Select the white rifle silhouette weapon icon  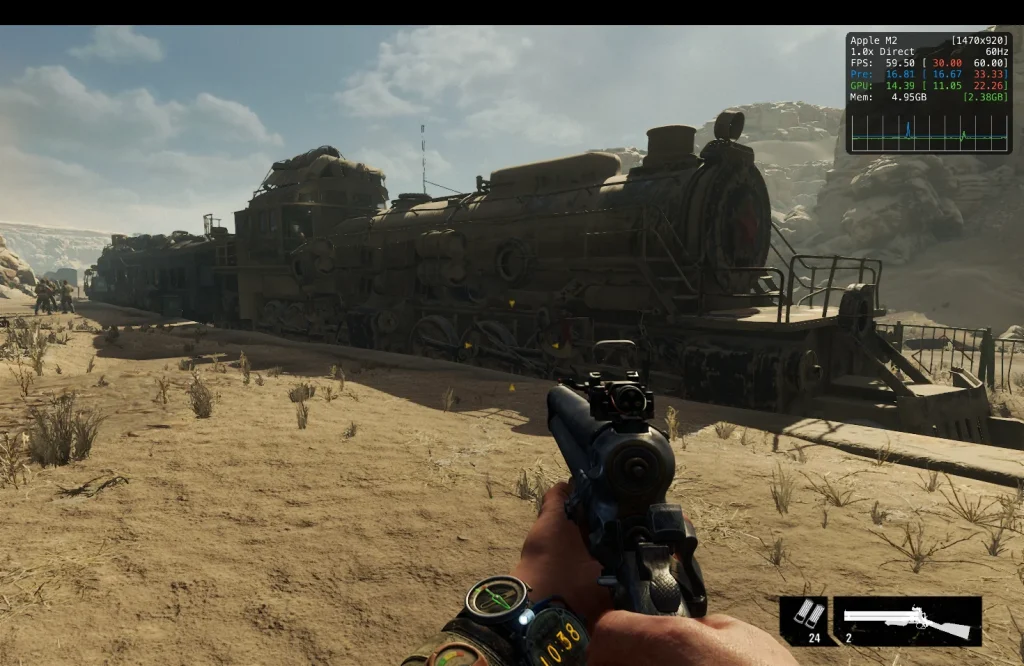point(907,621)
